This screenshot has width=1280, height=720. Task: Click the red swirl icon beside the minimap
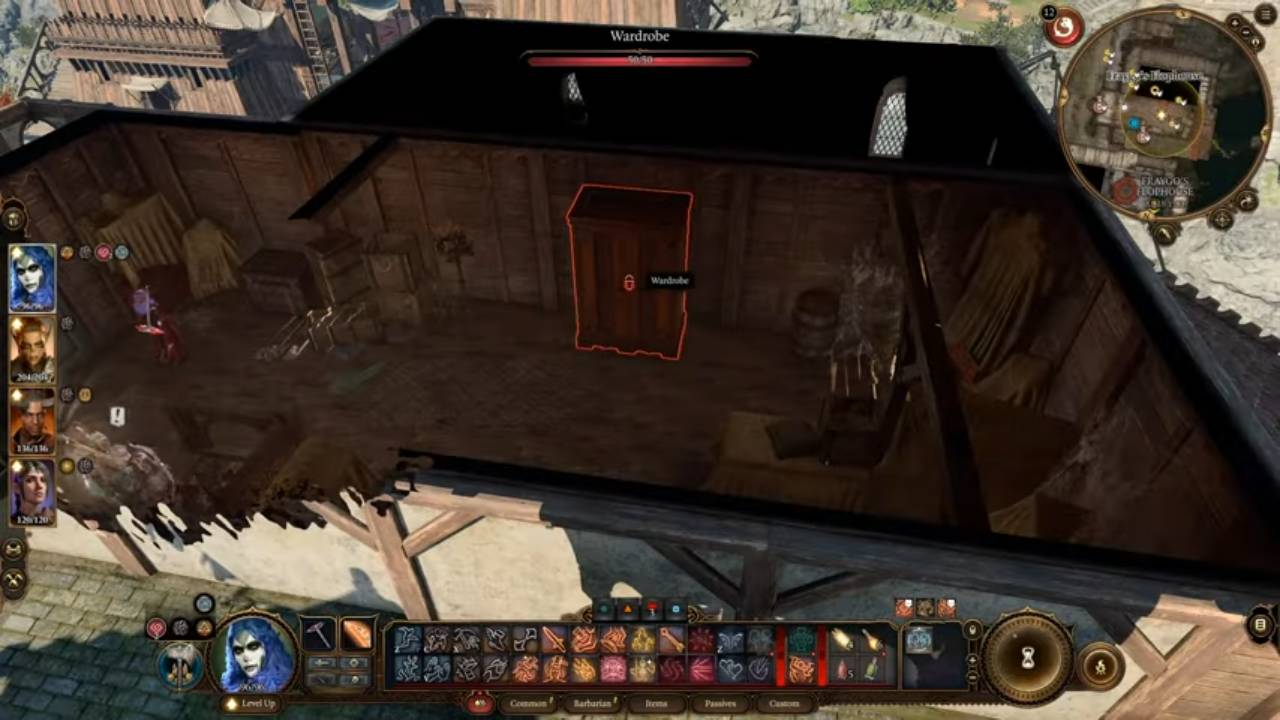(x=1064, y=28)
